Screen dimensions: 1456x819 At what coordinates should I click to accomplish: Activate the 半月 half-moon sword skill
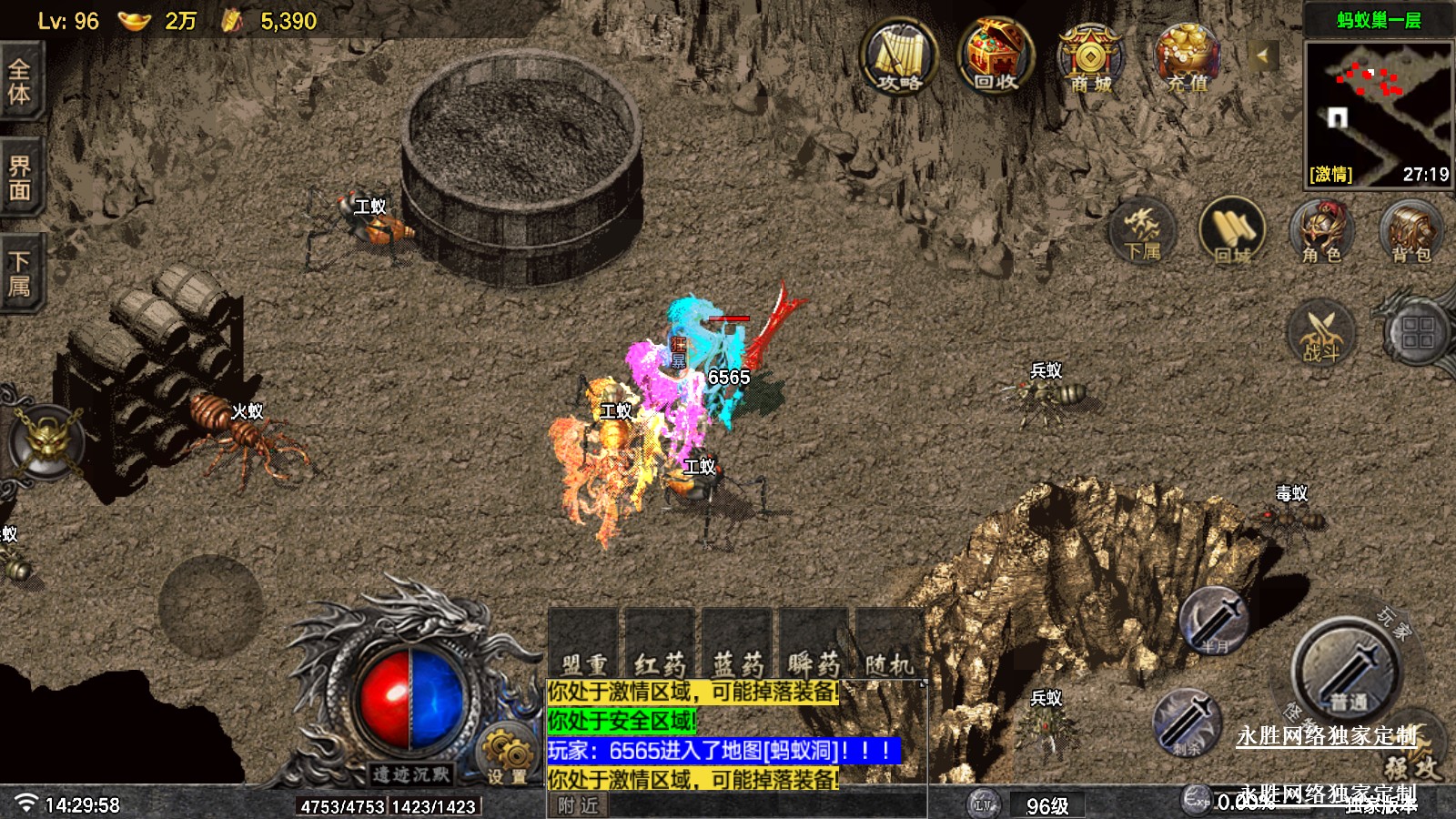[x=1214, y=622]
